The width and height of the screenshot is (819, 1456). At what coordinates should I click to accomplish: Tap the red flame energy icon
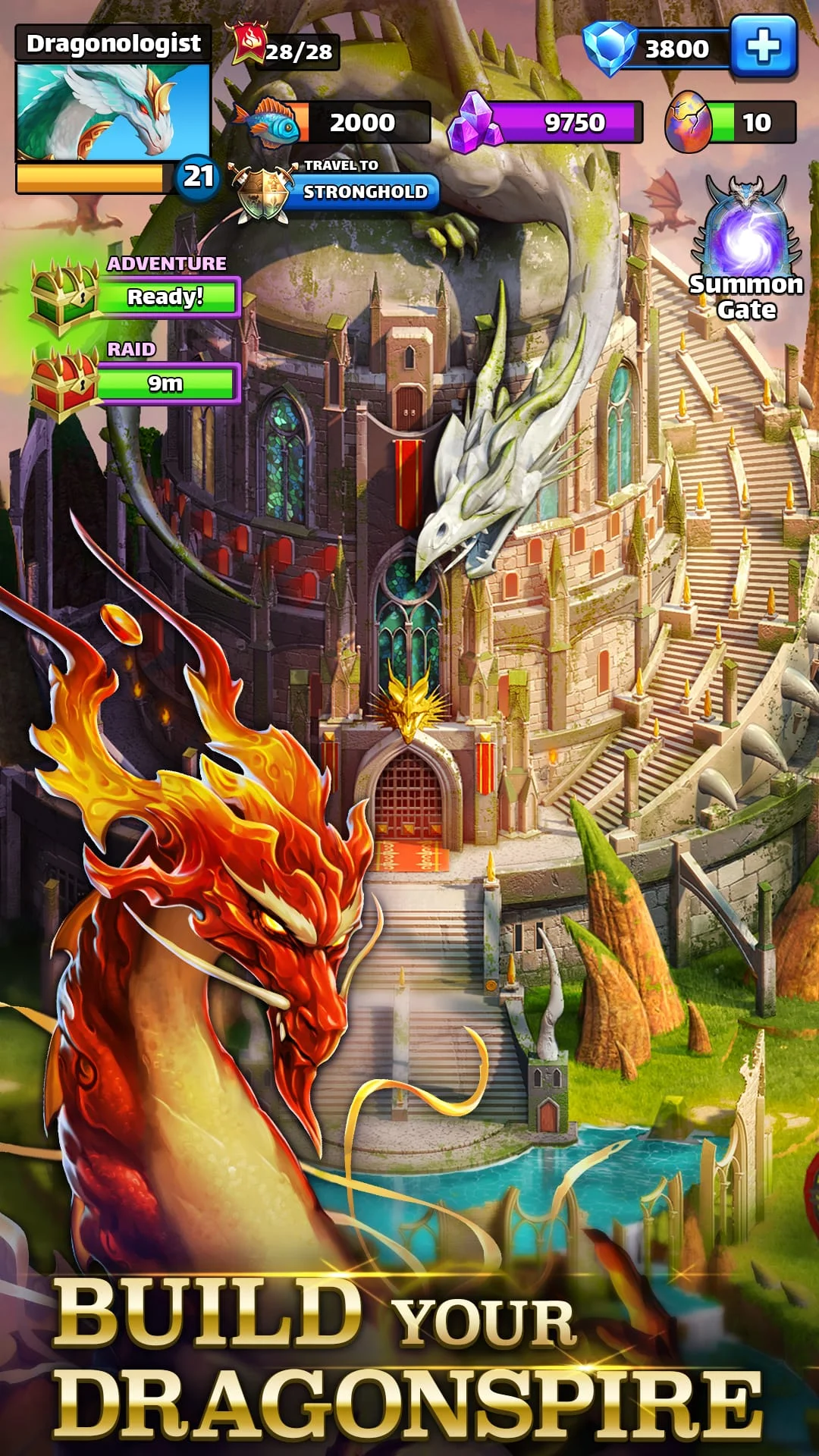(249, 44)
